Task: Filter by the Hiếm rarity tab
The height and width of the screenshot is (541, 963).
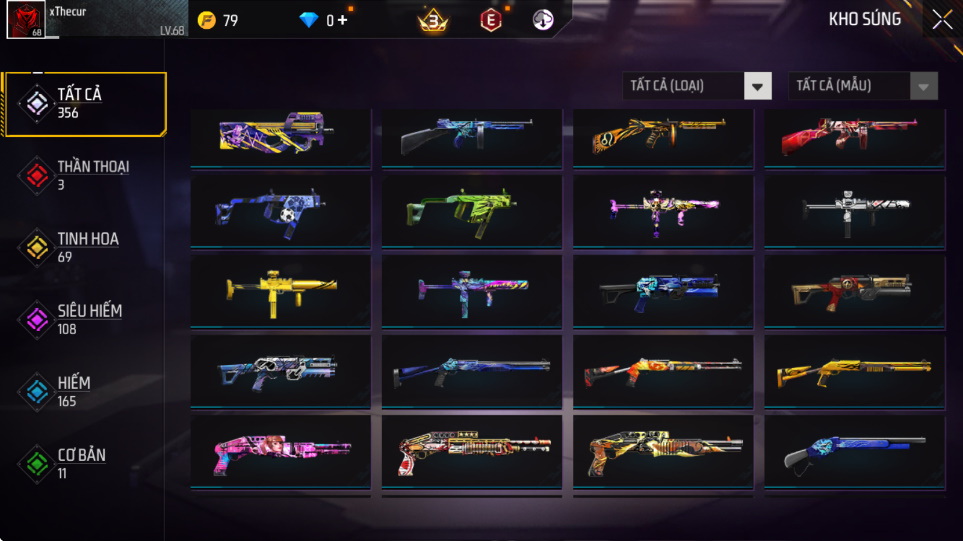Action: (84, 391)
